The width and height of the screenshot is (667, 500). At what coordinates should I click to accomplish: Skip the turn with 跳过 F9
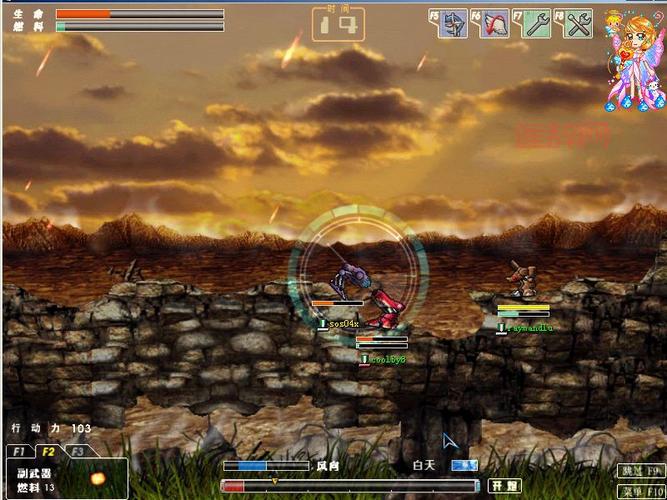click(640, 470)
